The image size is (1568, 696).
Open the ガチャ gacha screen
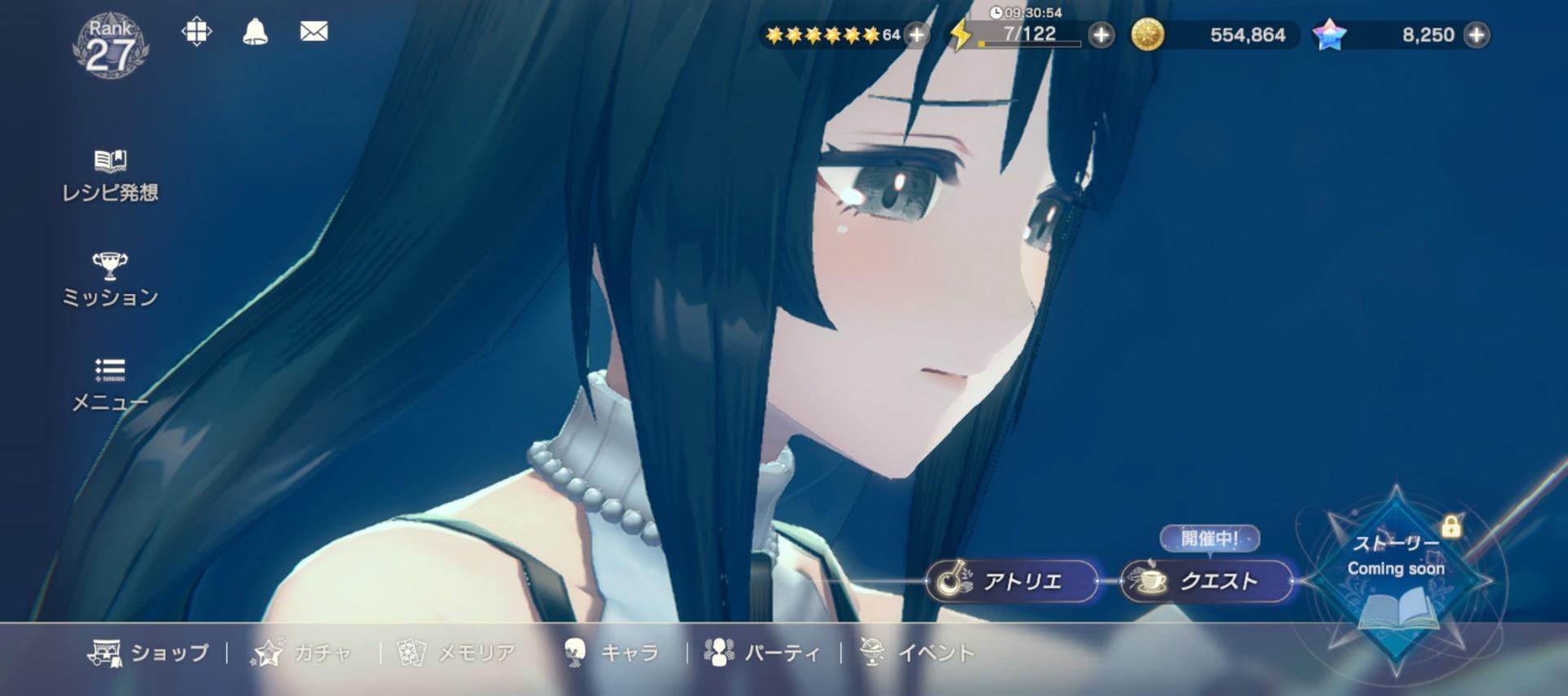pyautogui.click(x=302, y=653)
